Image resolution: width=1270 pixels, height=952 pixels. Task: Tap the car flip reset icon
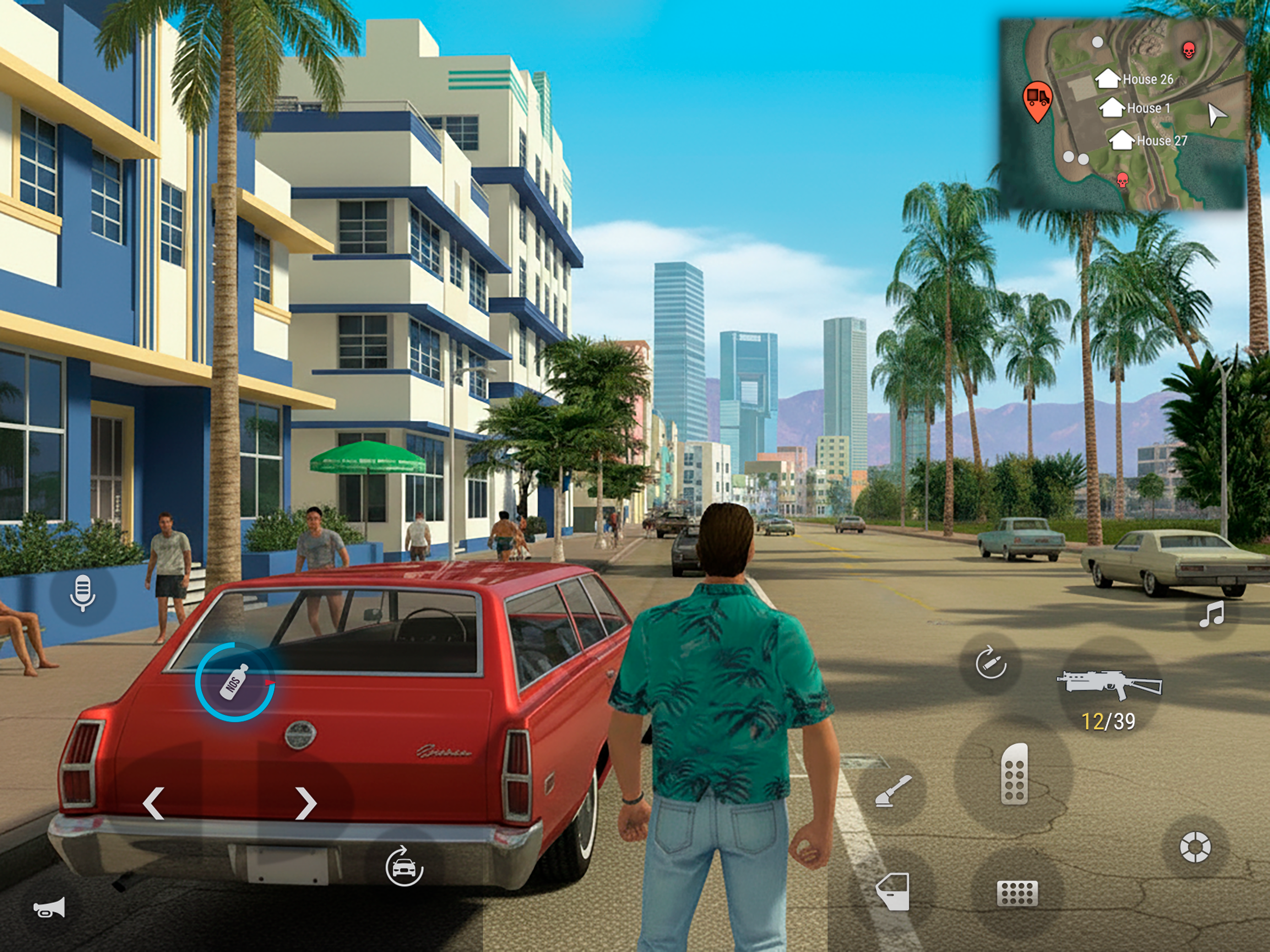403,866
